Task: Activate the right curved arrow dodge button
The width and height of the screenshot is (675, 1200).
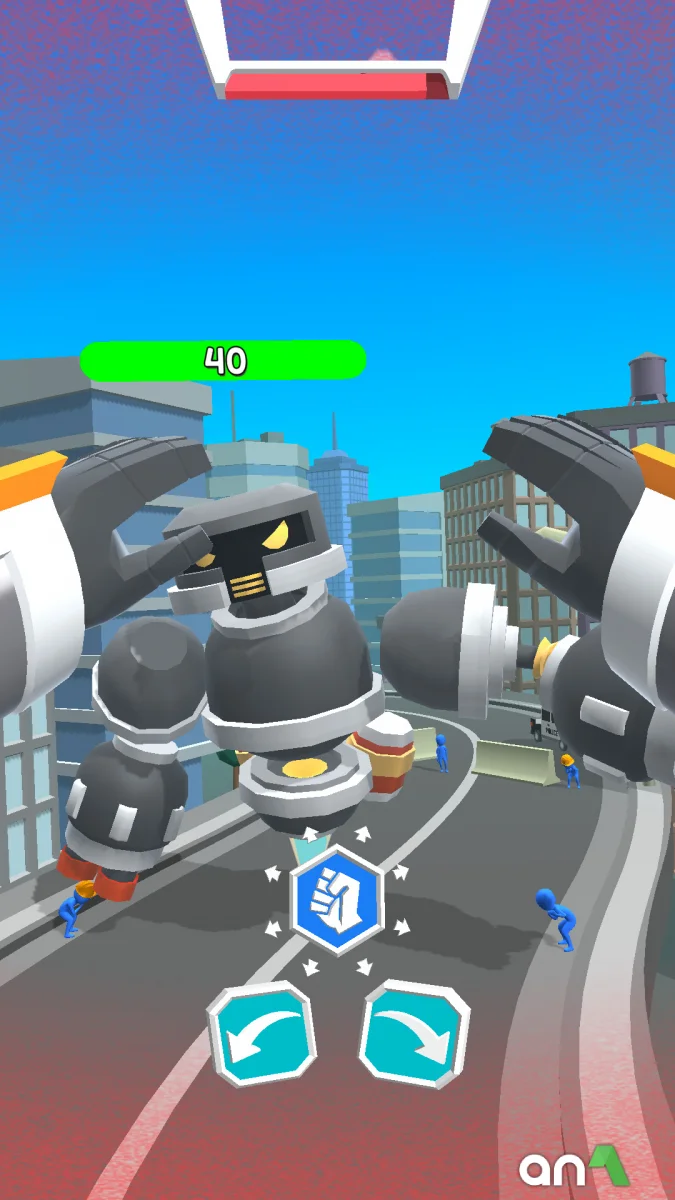Action: click(414, 1034)
